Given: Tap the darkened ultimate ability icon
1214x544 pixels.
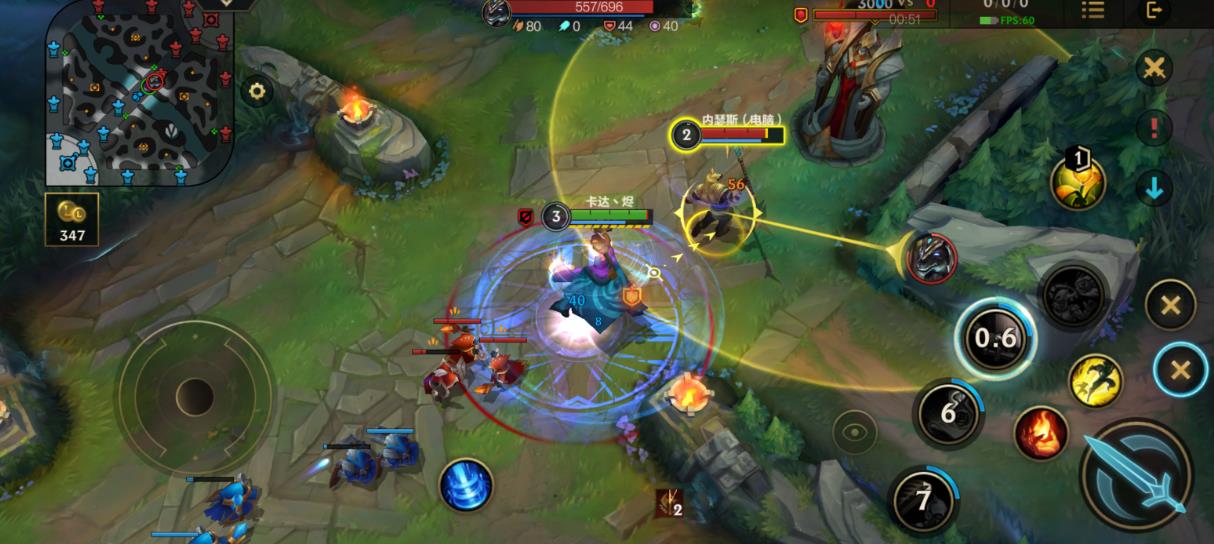Looking at the screenshot, I should click(x=1073, y=295).
